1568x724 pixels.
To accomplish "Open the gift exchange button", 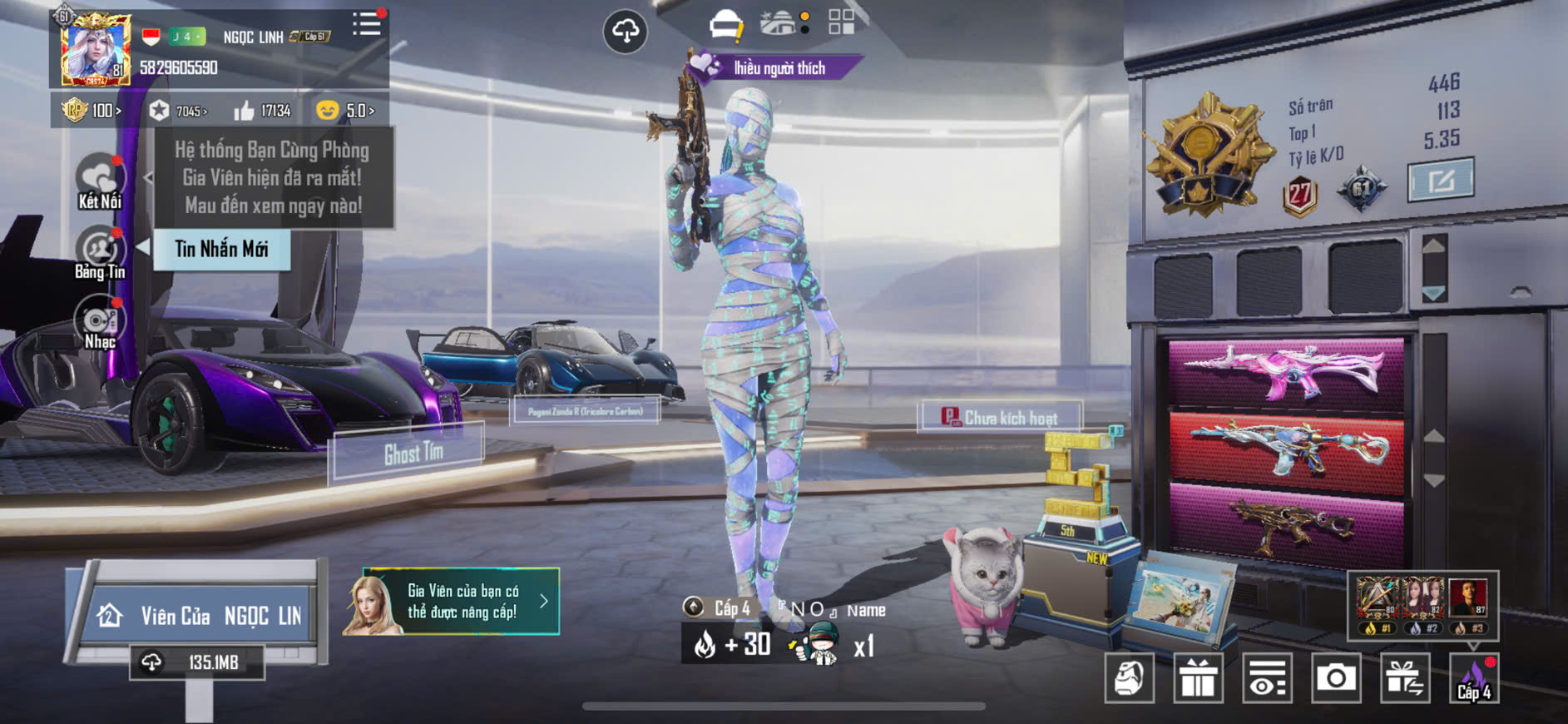I will point(1405,678).
